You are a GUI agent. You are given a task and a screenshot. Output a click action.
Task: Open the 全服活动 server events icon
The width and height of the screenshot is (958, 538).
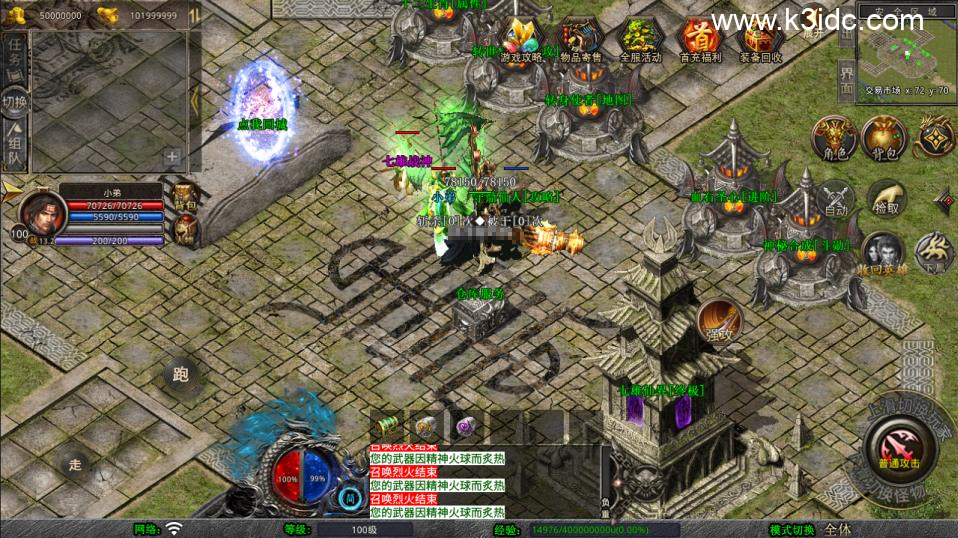641,40
